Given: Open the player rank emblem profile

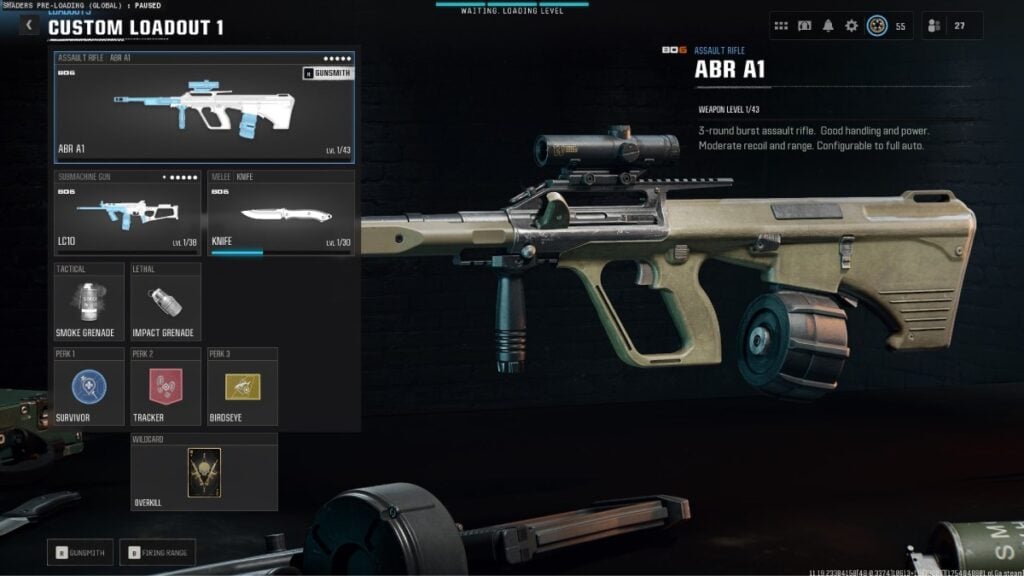Looking at the screenshot, I should click(877, 26).
